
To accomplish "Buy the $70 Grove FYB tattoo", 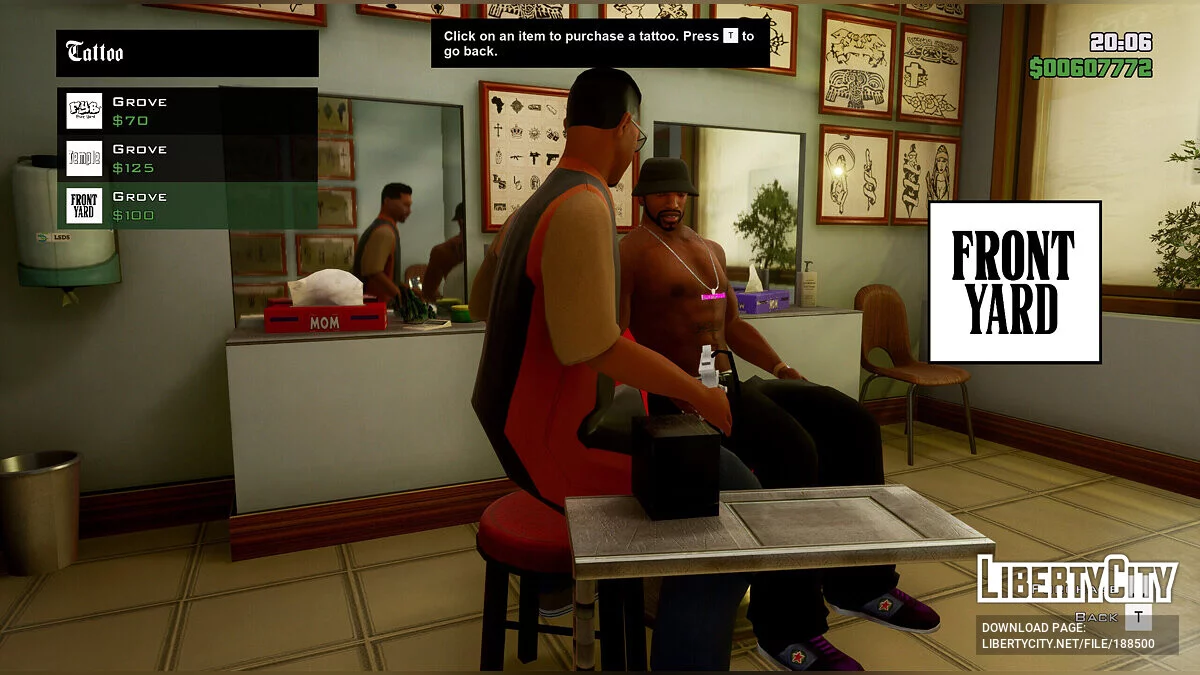I will (x=187, y=111).
